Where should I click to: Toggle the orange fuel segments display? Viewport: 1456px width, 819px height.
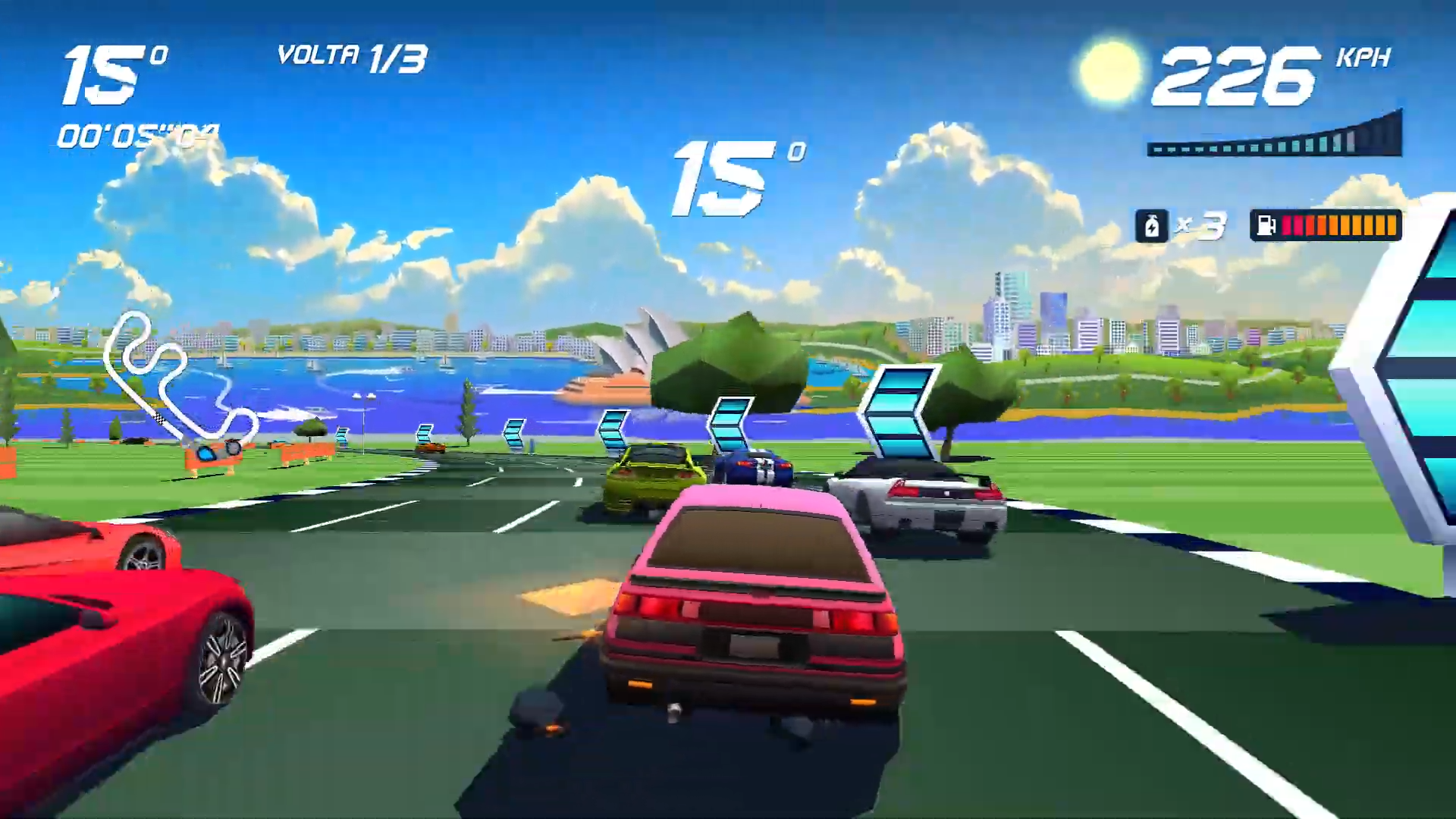pyautogui.click(x=1357, y=225)
